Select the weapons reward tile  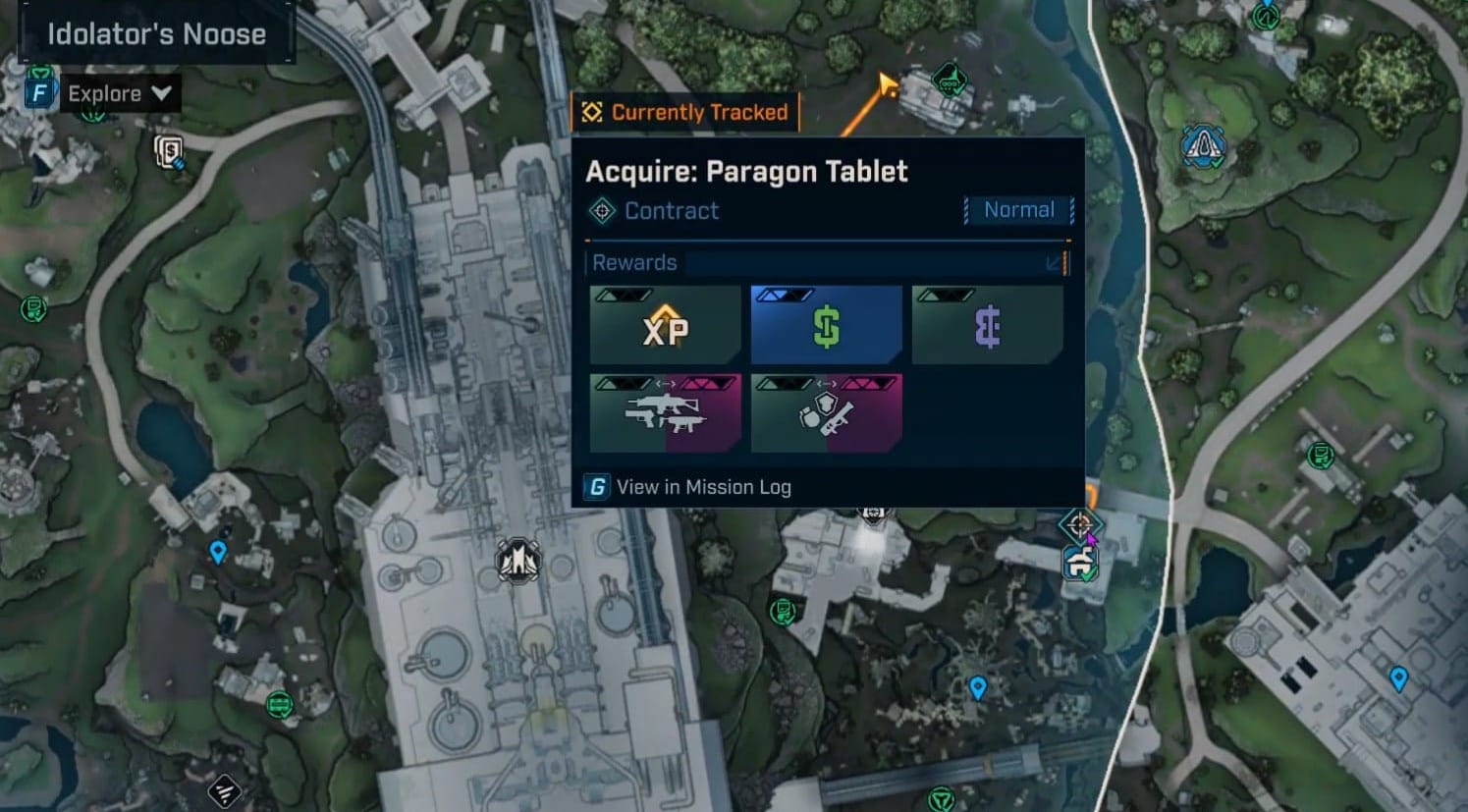666,413
